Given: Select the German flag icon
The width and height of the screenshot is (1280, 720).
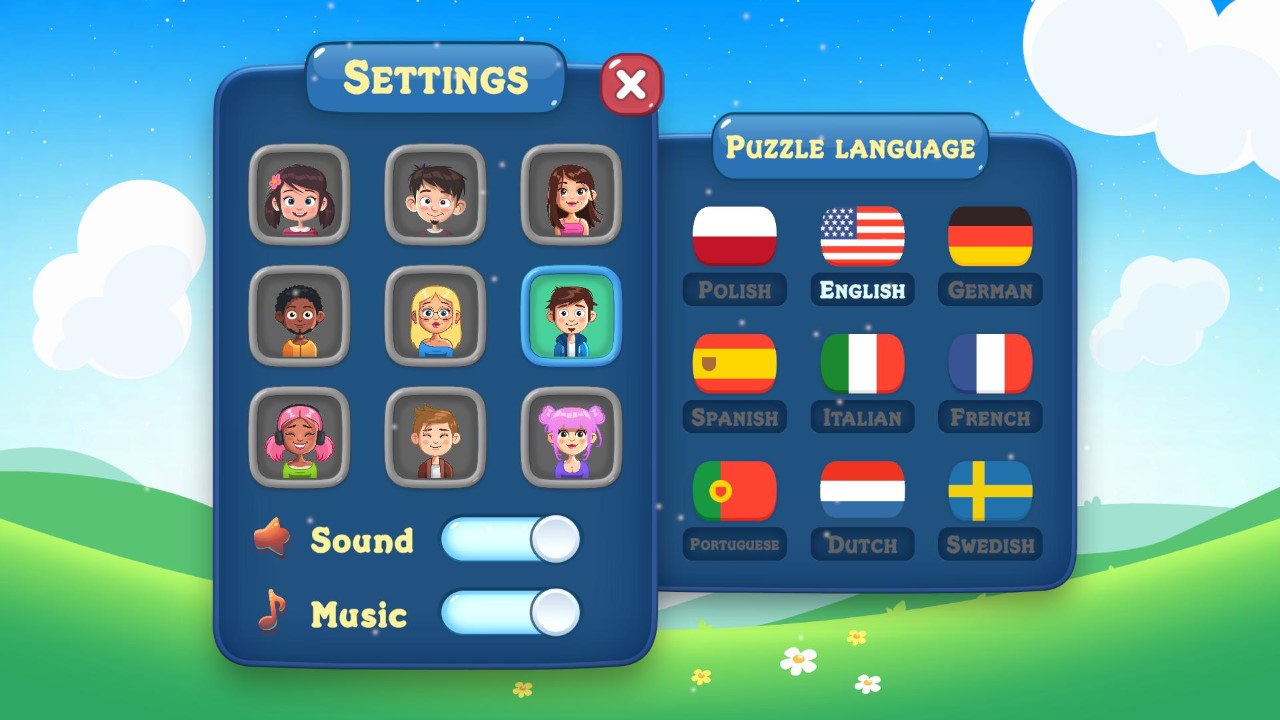Looking at the screenshot, I should click(x=989, y=234).
